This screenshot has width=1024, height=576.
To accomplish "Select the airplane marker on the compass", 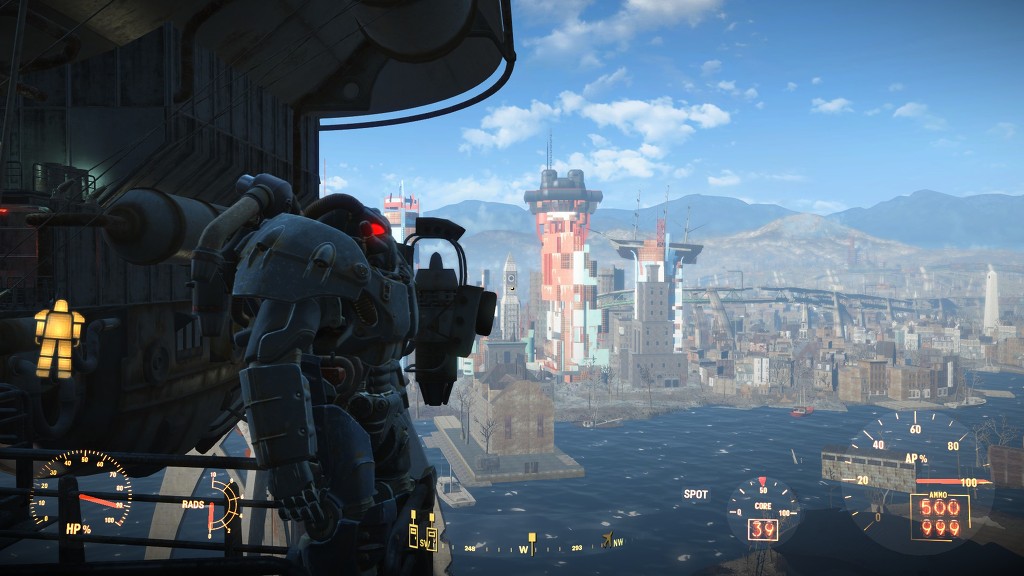I will click(607, 540).
